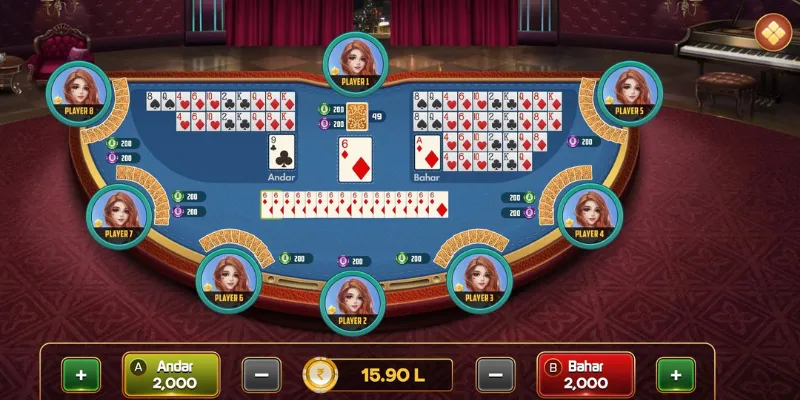
Task: Decrease the Bahar bet with its minus button
Action: [x=495, y=376]
